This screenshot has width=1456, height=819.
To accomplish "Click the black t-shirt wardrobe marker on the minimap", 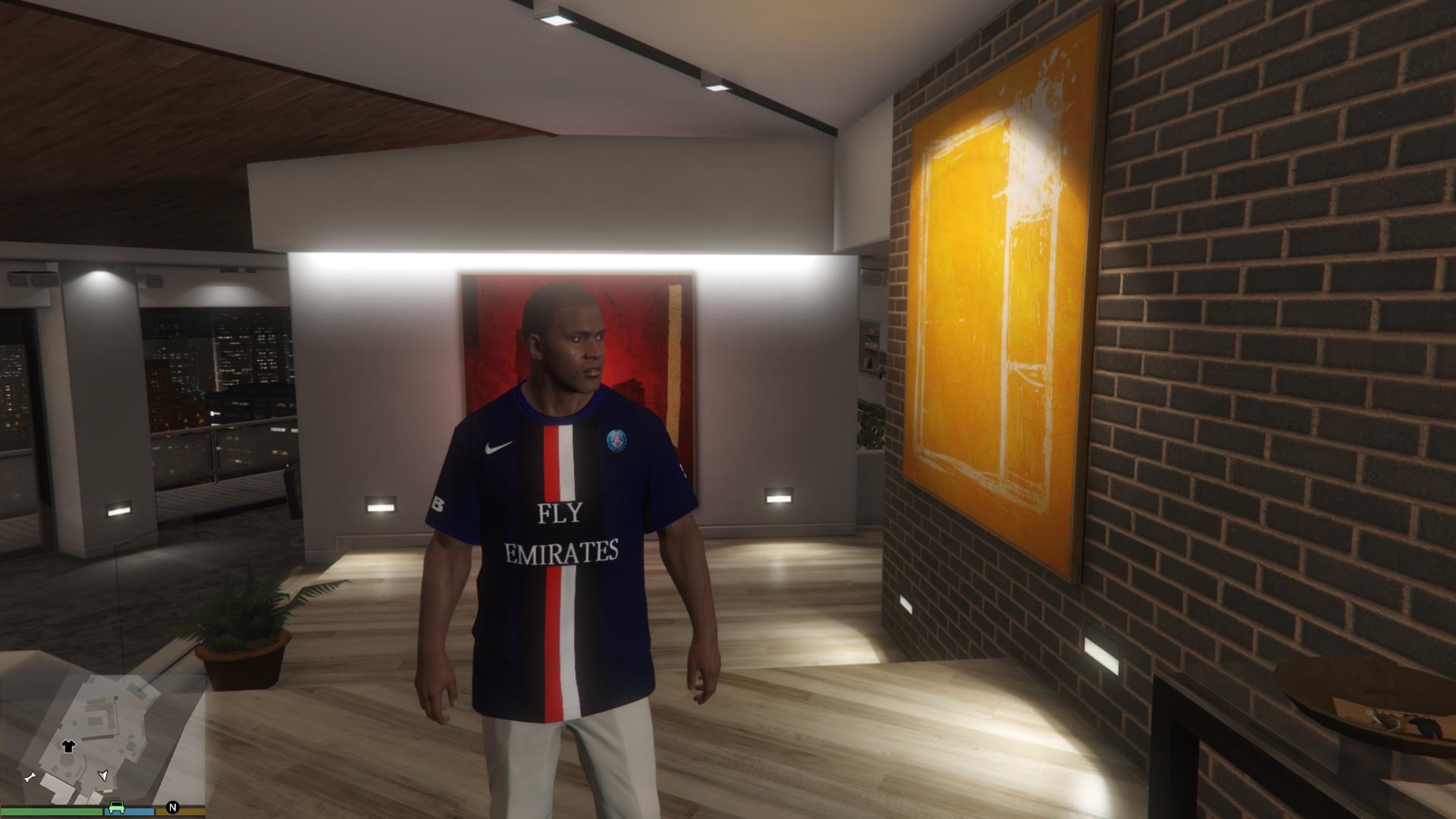I will point(68,746).
